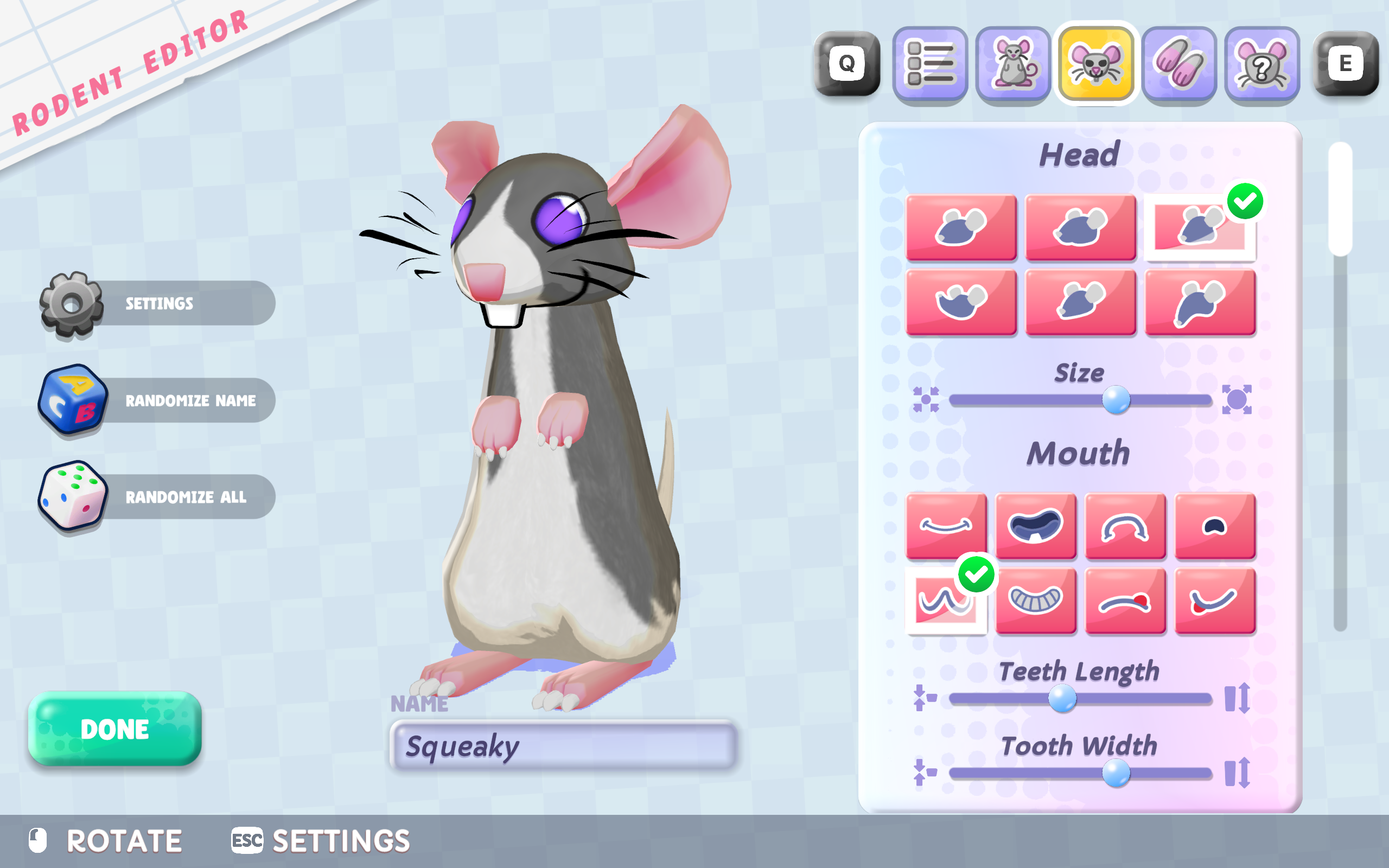Choose the small frown mouth style
The height and width of the screenshot is (868, 1389).
click(1215, 526)
